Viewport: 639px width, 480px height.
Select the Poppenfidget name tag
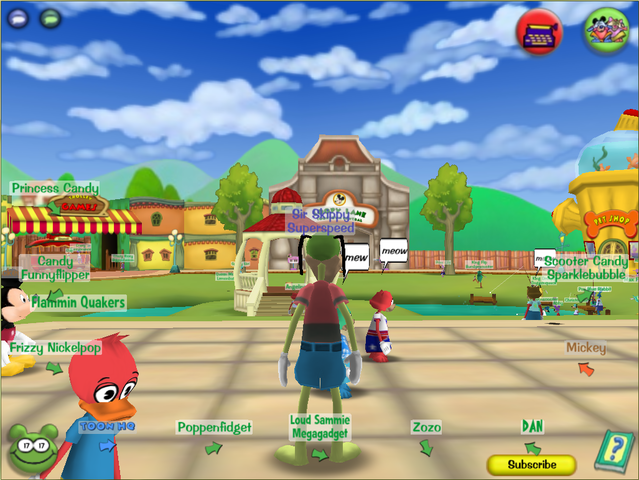tap(214, 428)
